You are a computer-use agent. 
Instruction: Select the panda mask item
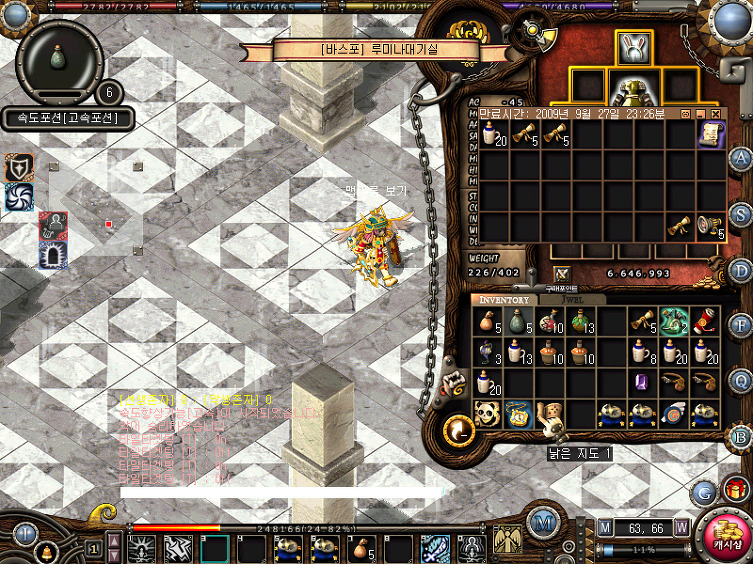pyautogui.click(x=487, y=413)
